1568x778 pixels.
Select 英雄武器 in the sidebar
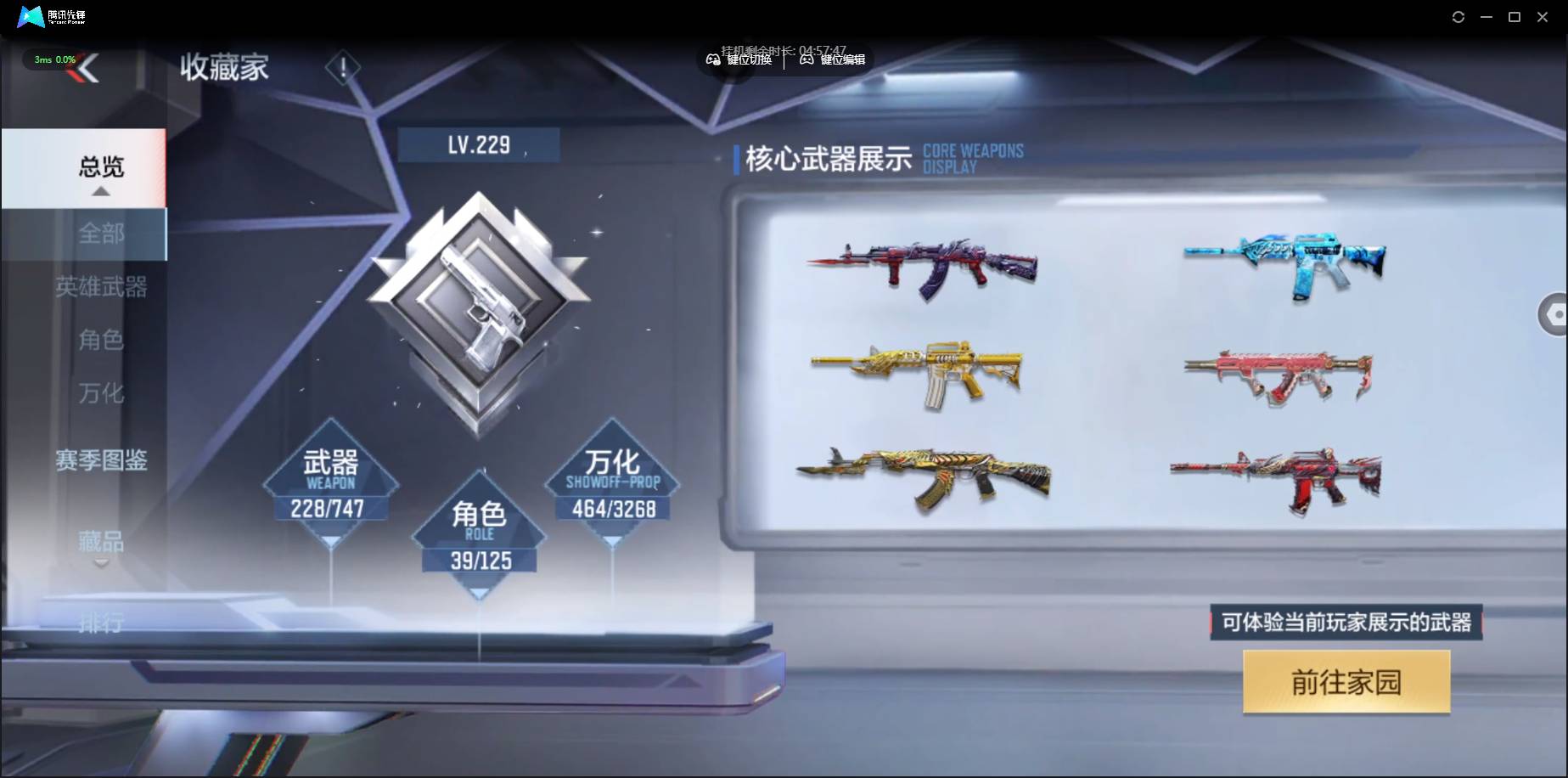(102, 287)
